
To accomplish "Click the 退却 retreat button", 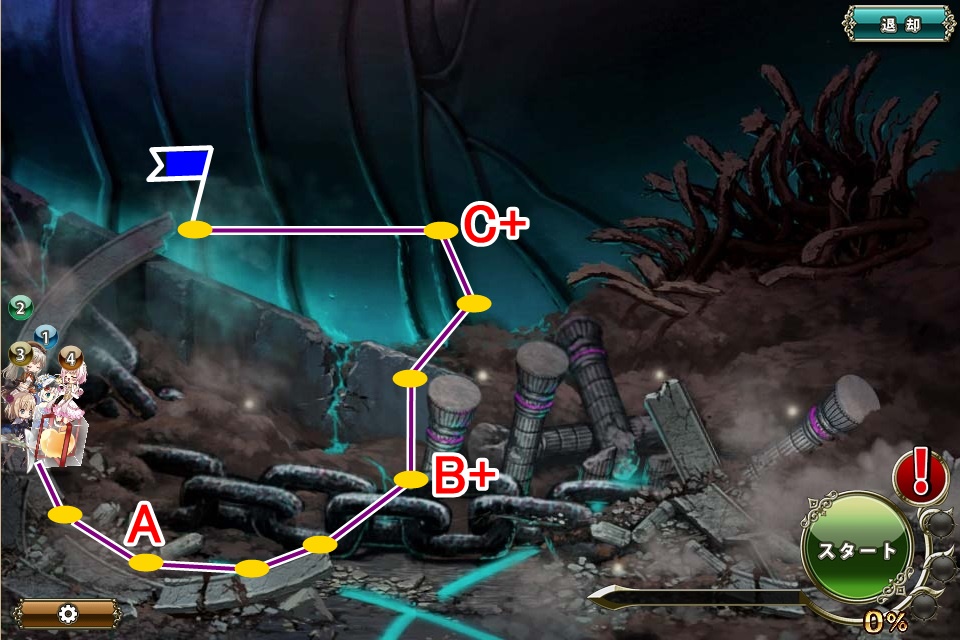I will (899, 24).
